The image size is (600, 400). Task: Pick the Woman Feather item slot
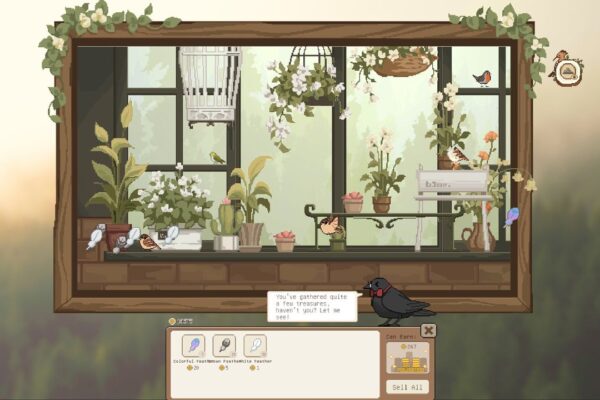click(225, 346)
